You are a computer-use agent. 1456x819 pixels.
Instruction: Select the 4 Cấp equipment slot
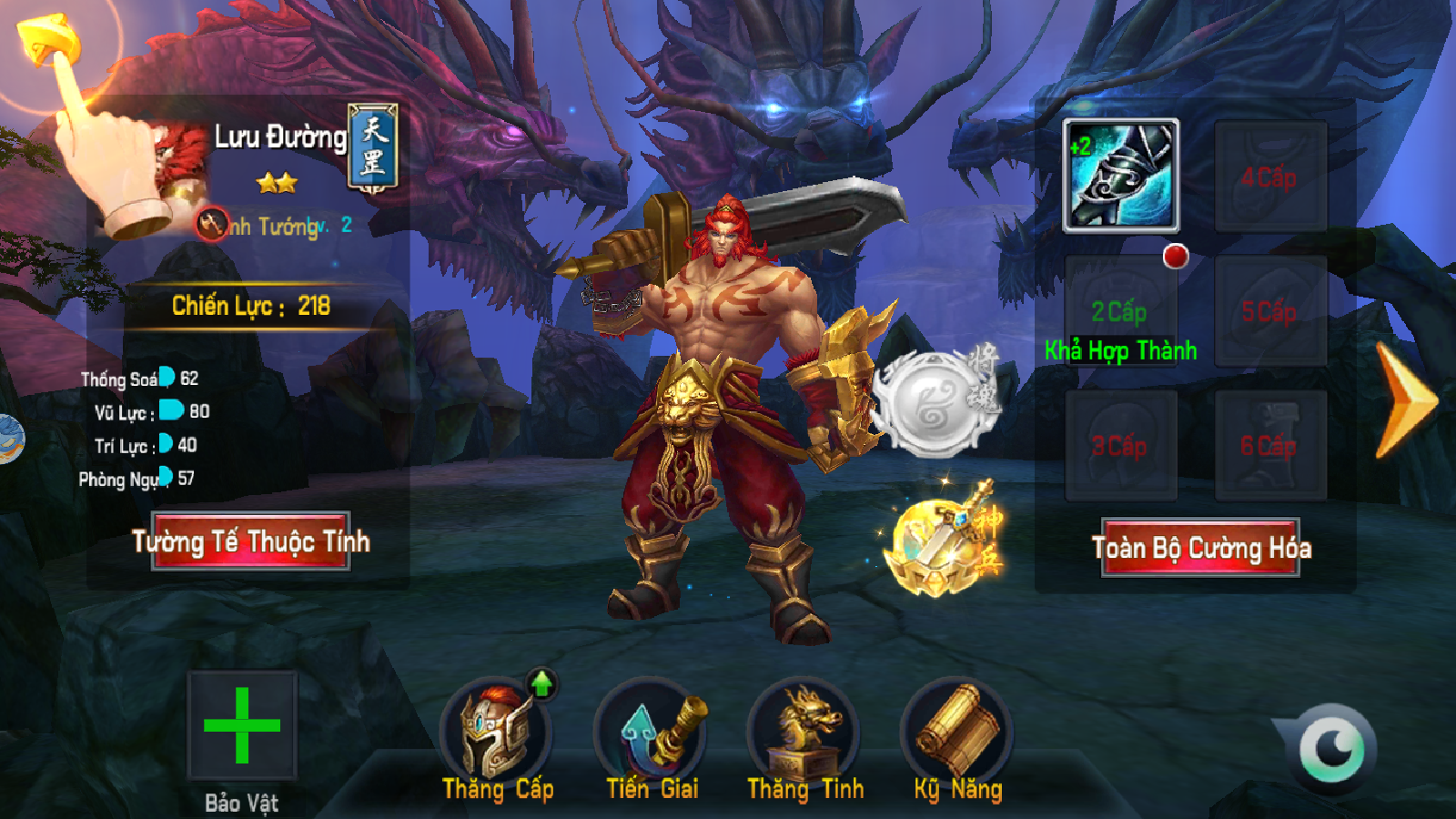(x=1270, y=177)
